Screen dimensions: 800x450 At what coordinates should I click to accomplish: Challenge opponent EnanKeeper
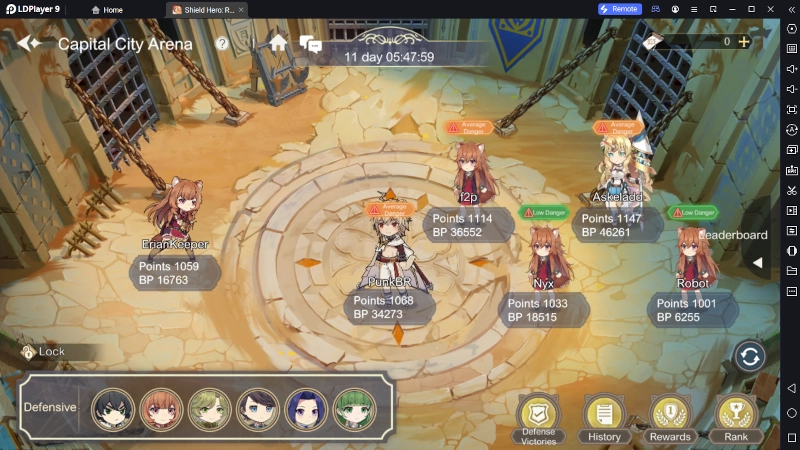click(x=176, y=210)
